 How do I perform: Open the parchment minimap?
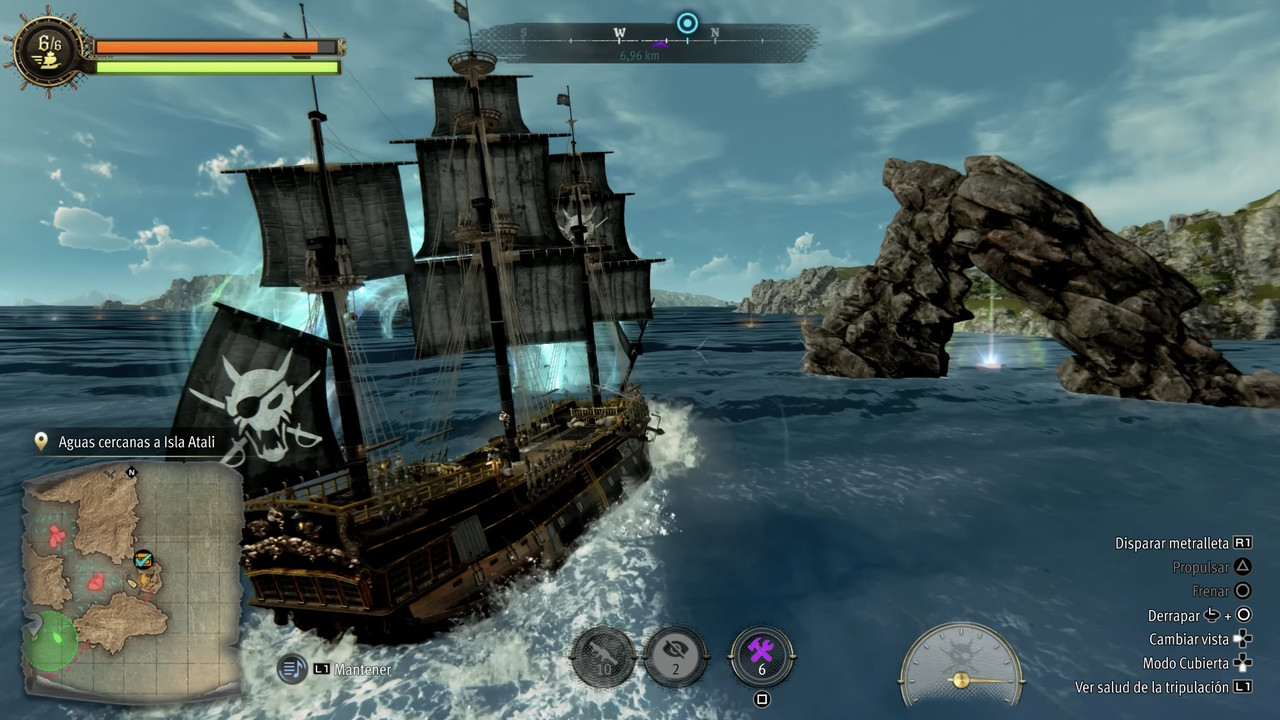point(132,580)
